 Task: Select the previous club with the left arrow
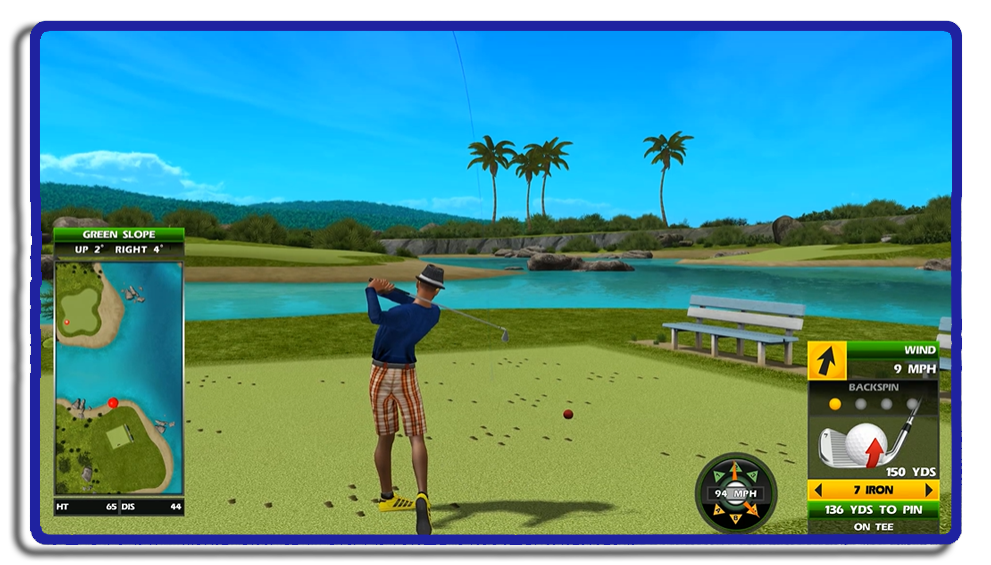pos(817,490)
